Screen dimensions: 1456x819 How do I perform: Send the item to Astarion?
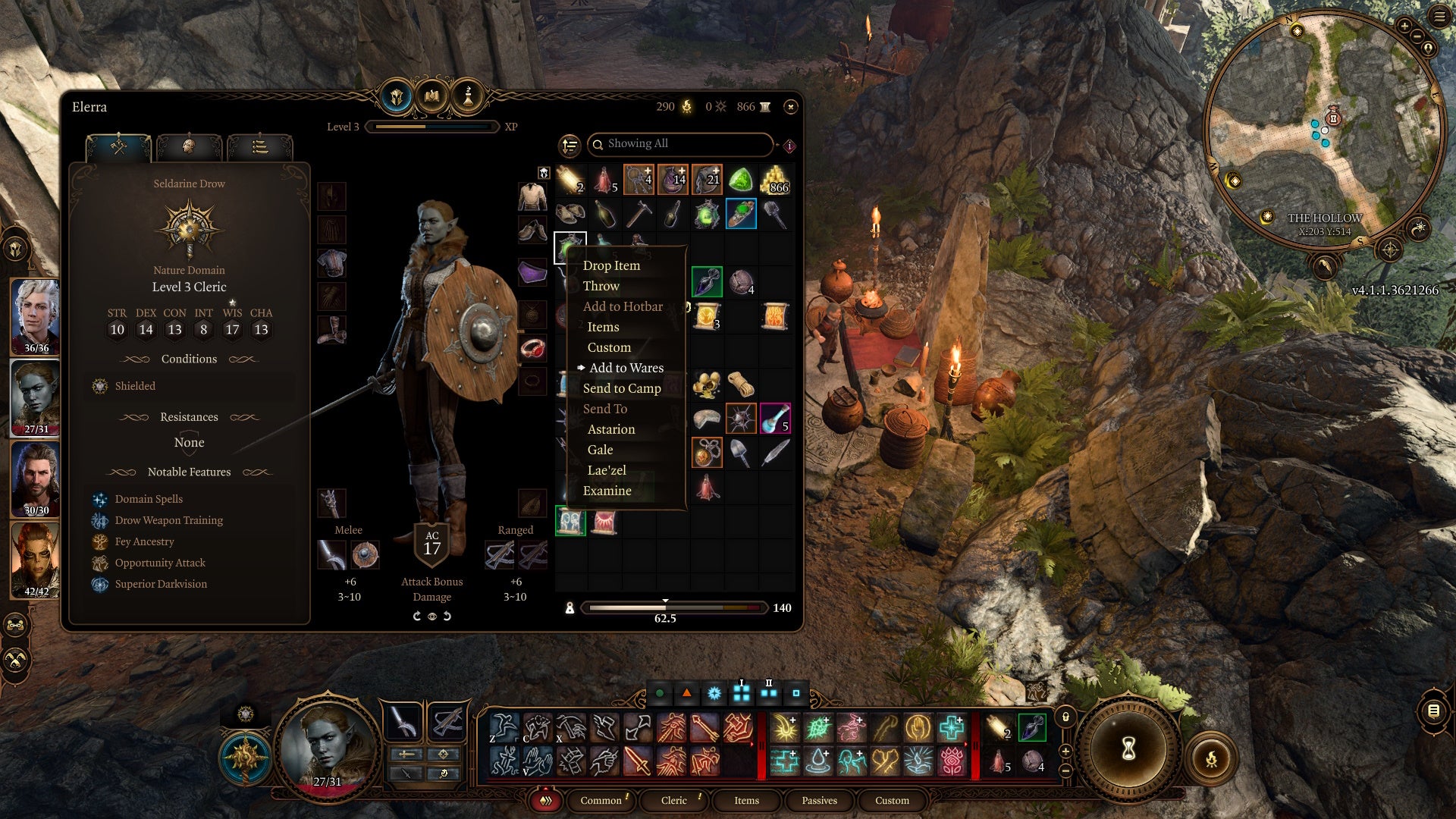(x=610, y=429)
